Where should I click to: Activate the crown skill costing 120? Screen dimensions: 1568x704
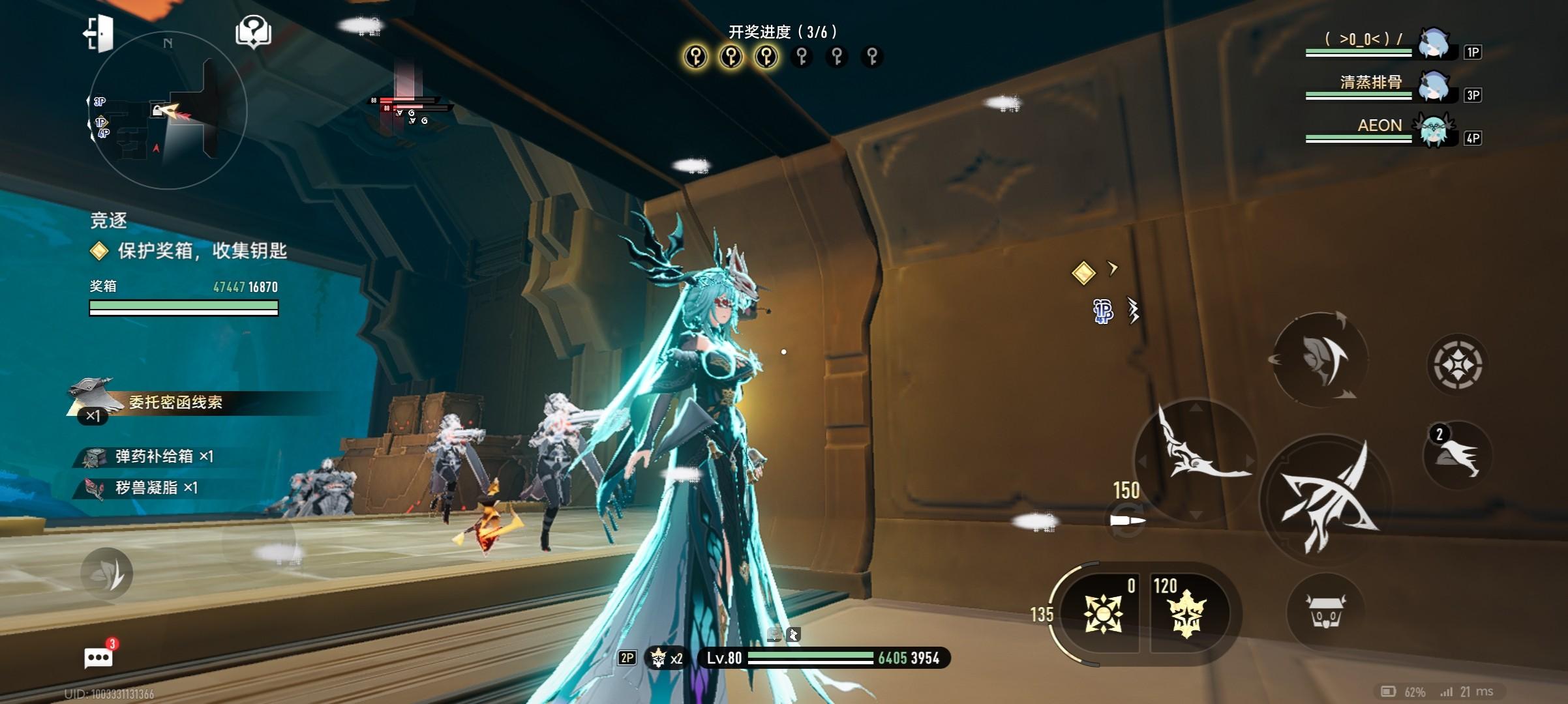[1185, 613]
